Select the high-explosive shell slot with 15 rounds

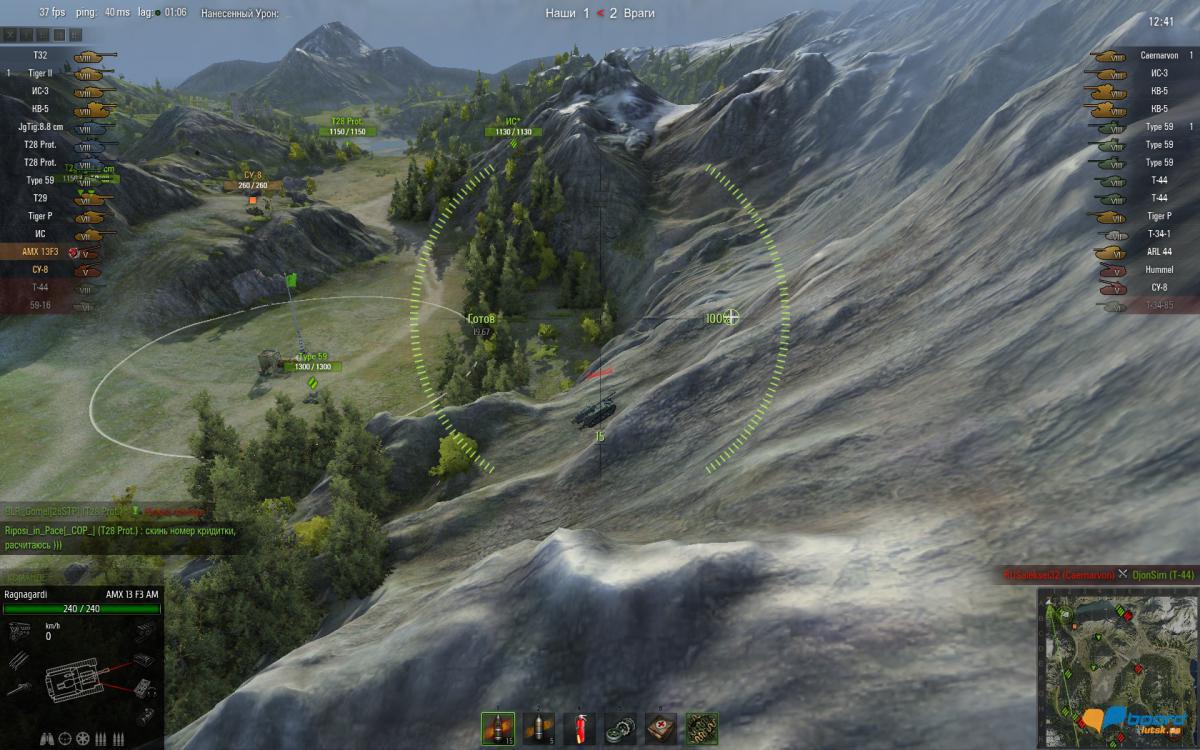pos(497,728)
